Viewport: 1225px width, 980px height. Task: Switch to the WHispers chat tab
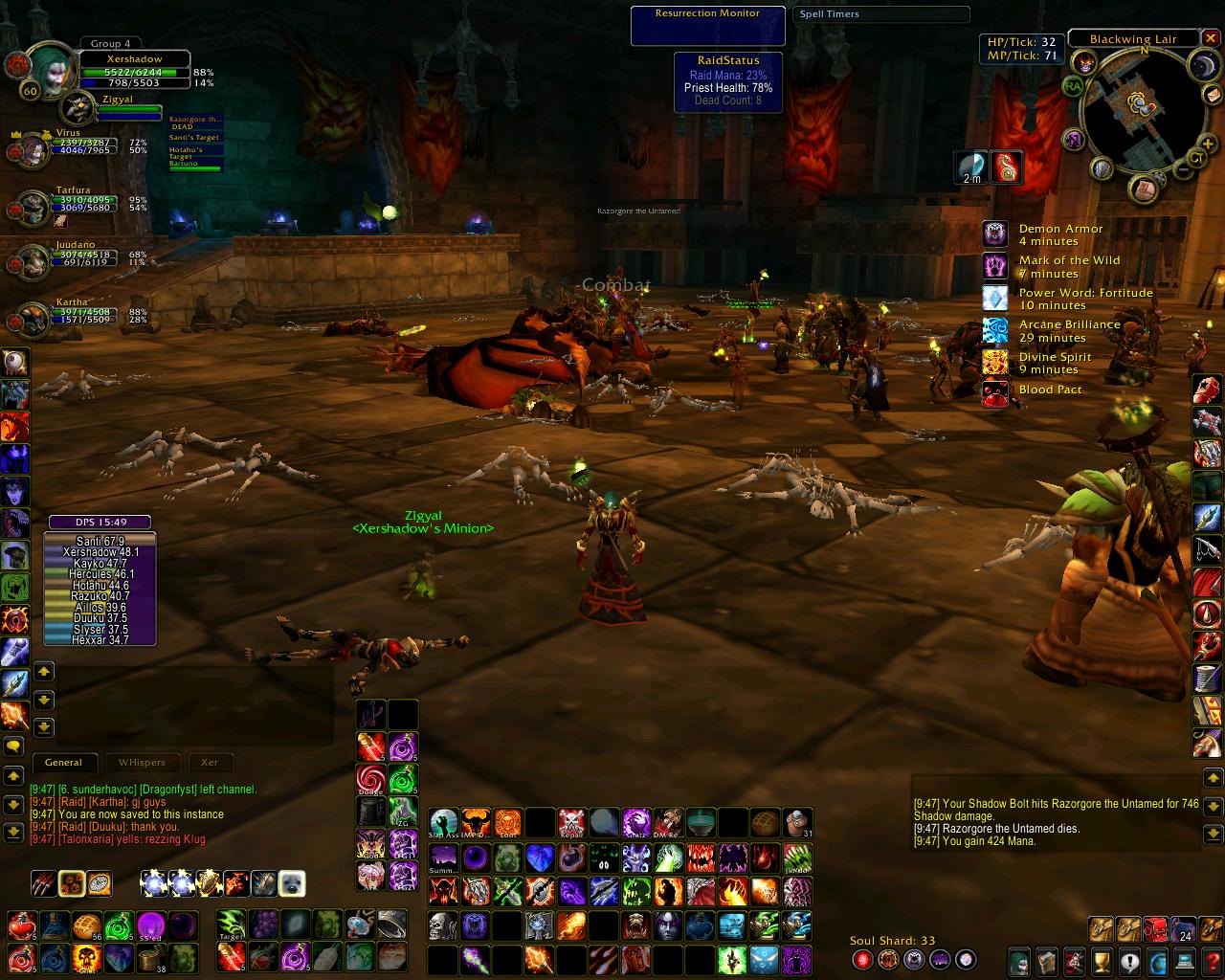[142, 763]
